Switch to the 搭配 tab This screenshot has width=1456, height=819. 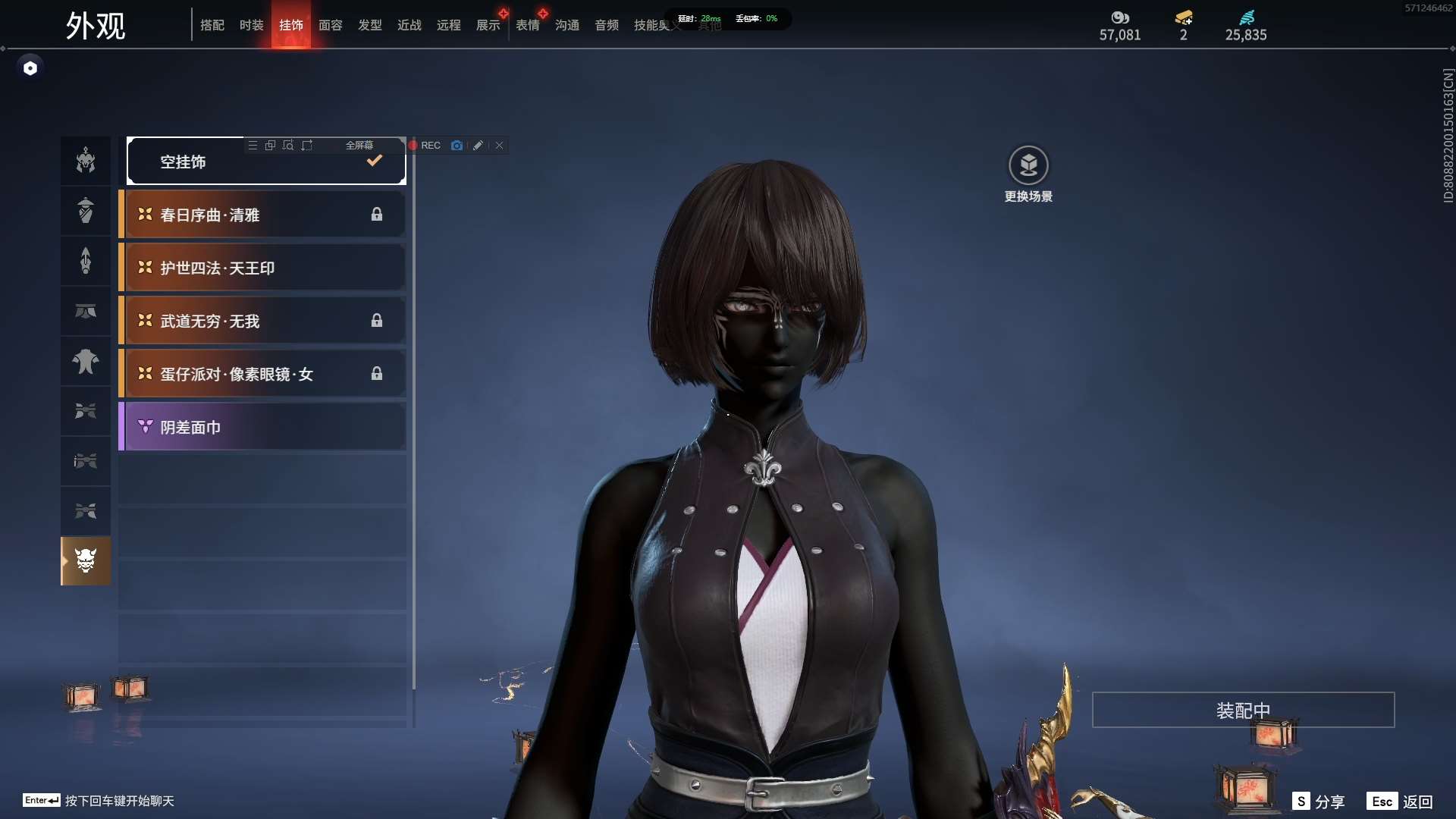212,25
